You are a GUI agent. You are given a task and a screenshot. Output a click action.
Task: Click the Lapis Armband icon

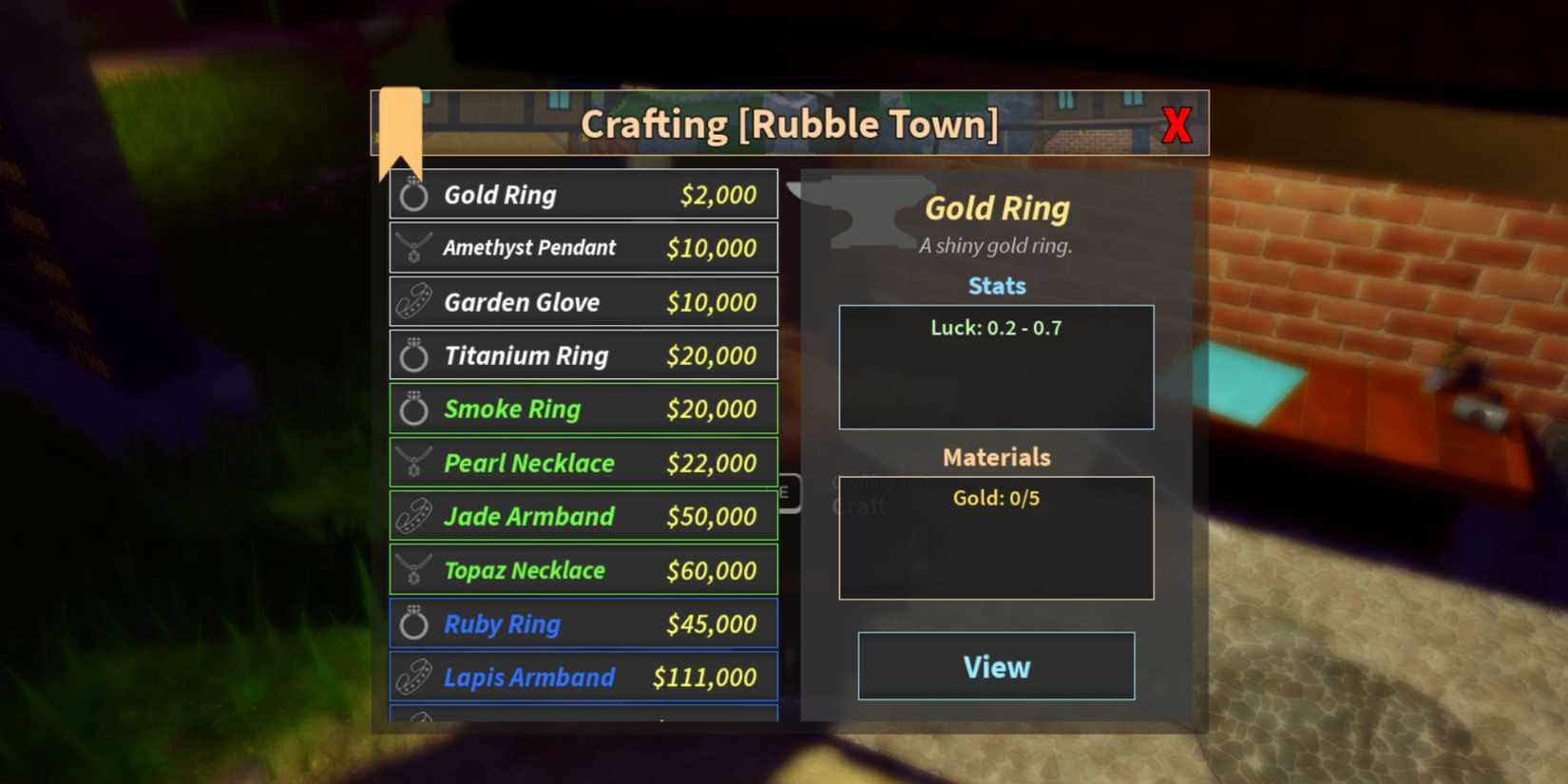[x=413, y=677]
